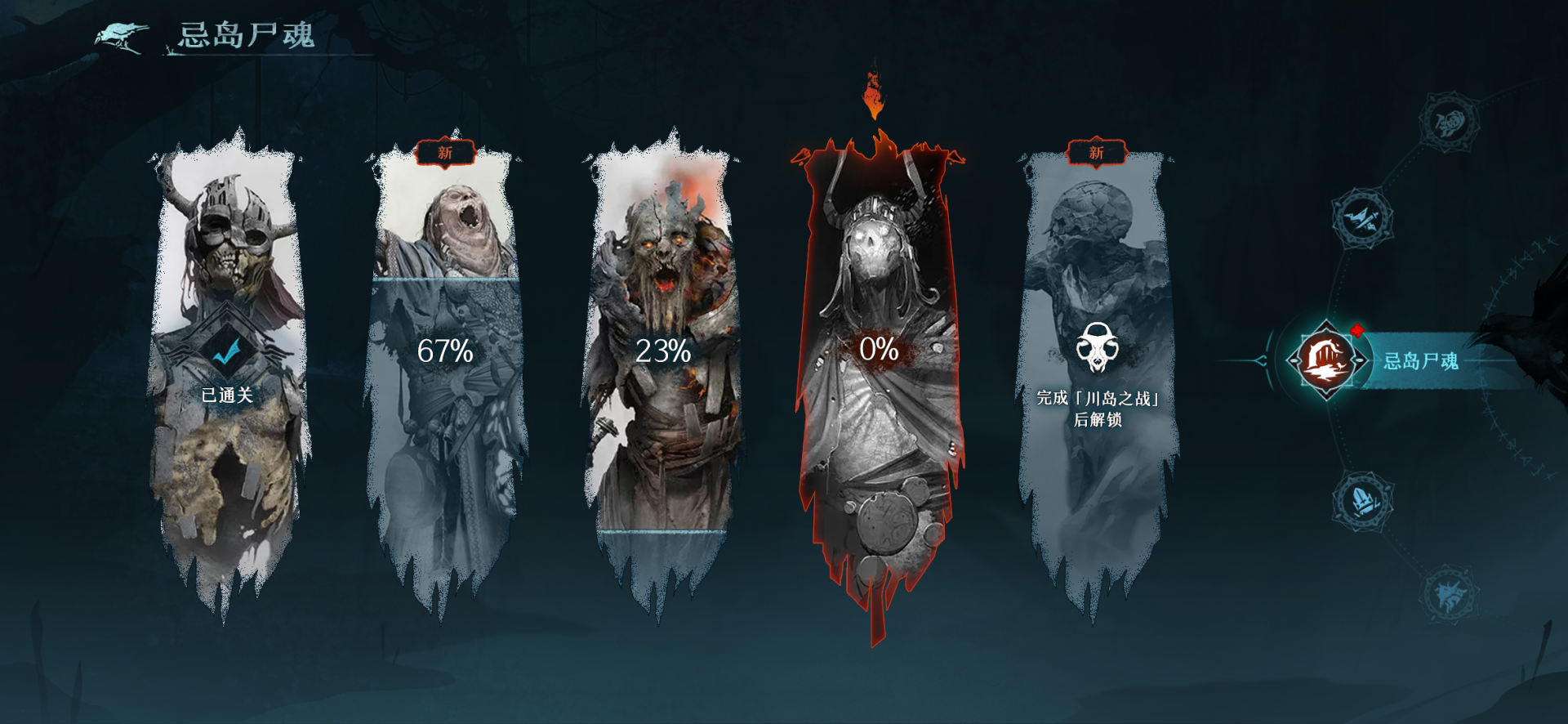This screenshot has height=724, width=1568.
Task: Switch to the sword-and-ship mode icon
Action: [1362, 217]
